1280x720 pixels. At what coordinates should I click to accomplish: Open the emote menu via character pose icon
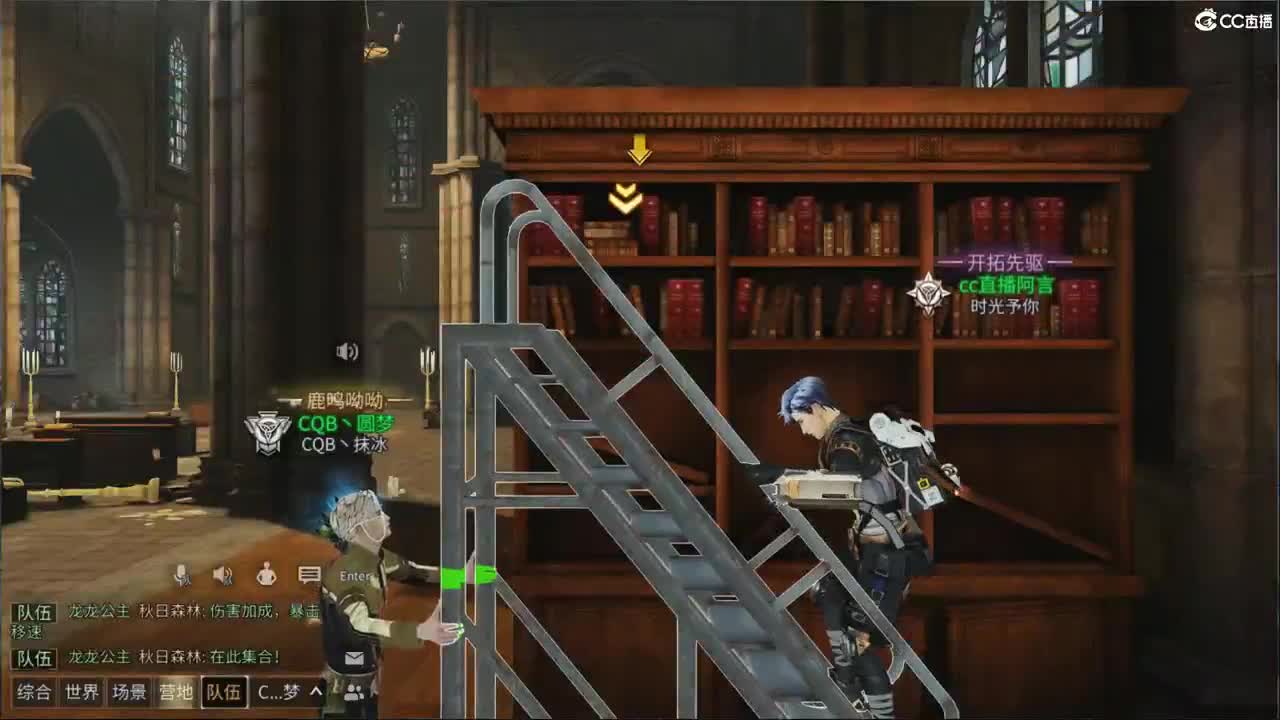click(265, 575)
